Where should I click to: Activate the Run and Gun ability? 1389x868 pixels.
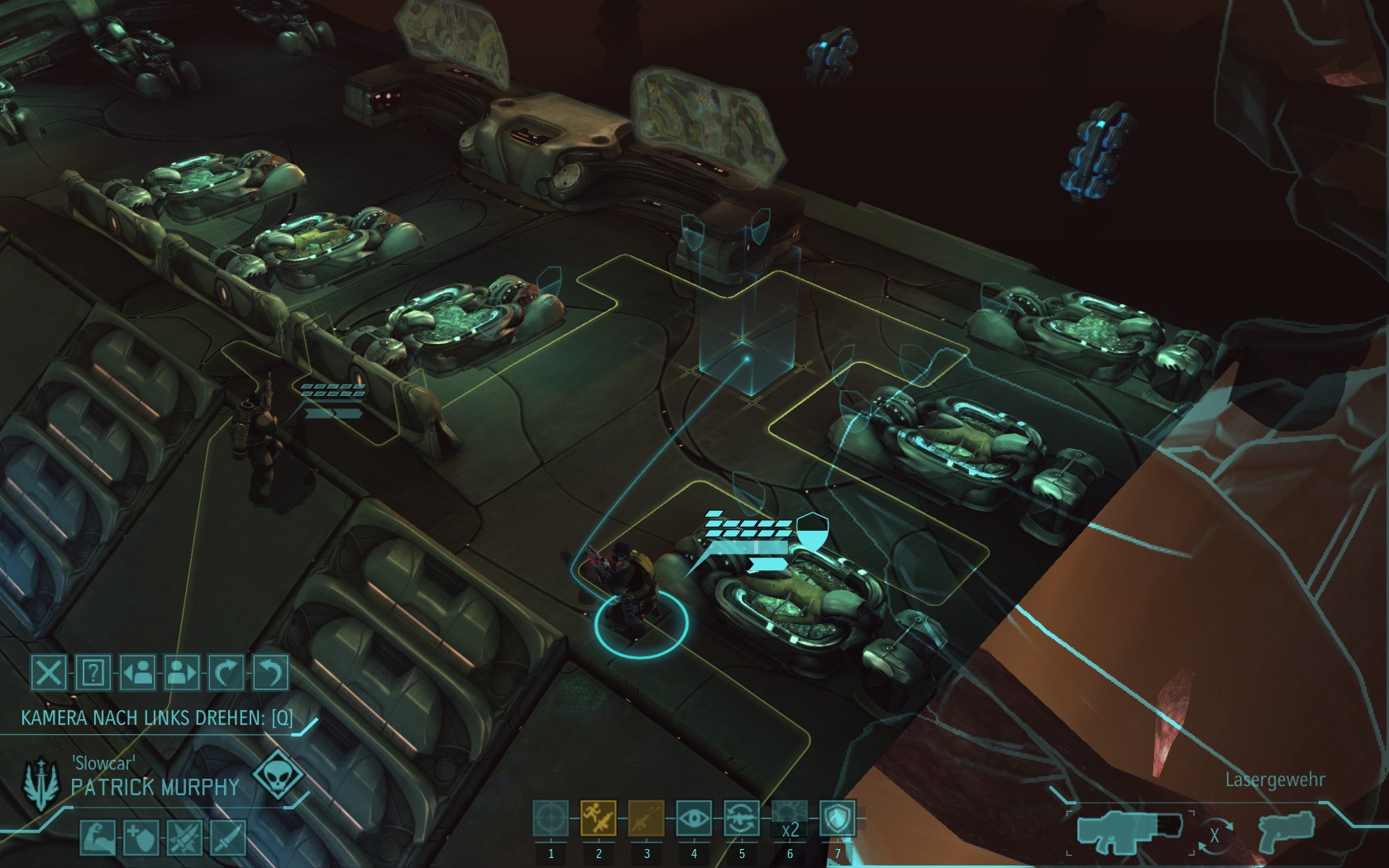pyautogui.click(x=599, y=819)
